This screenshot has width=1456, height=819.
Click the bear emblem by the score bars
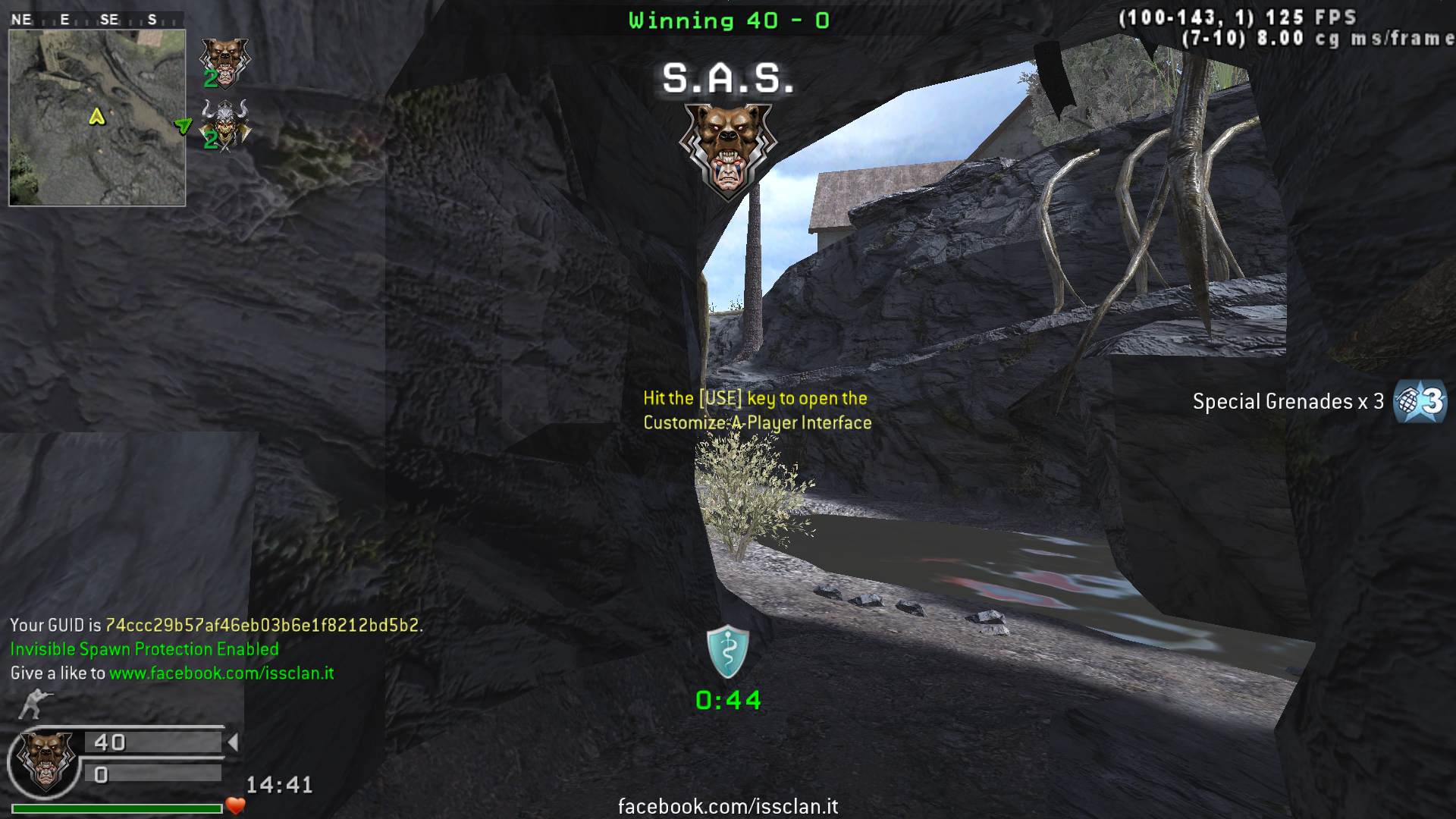[x=45, y=760]
